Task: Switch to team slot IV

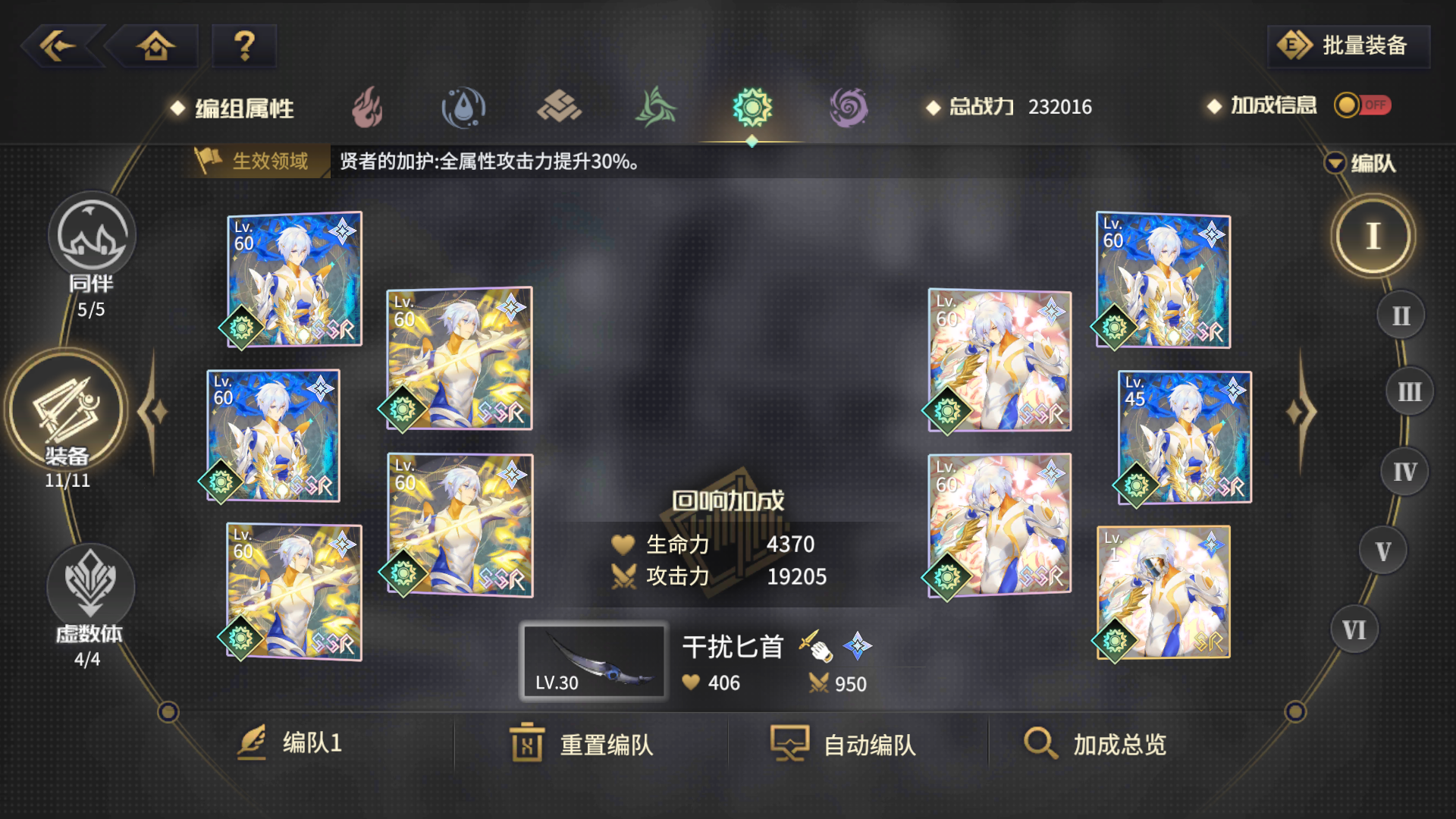Action: 1407,471
